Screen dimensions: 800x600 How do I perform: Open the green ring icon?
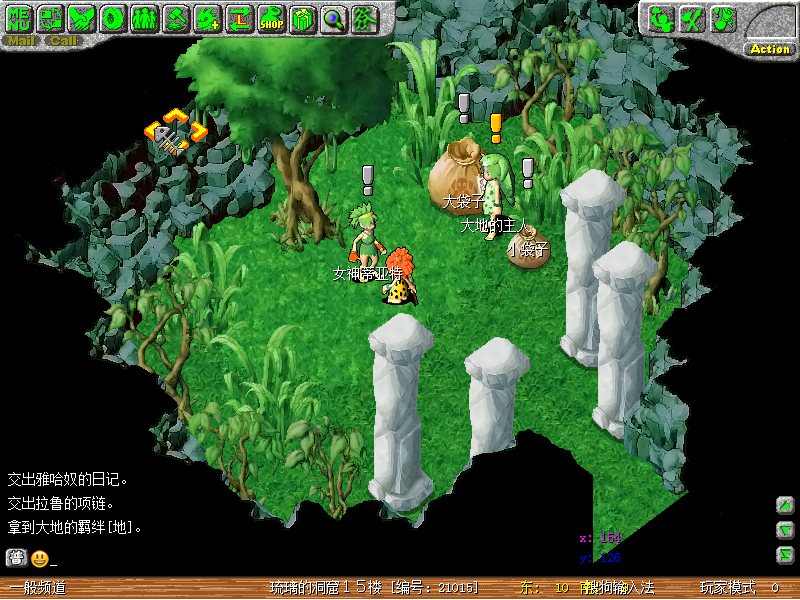112,17
